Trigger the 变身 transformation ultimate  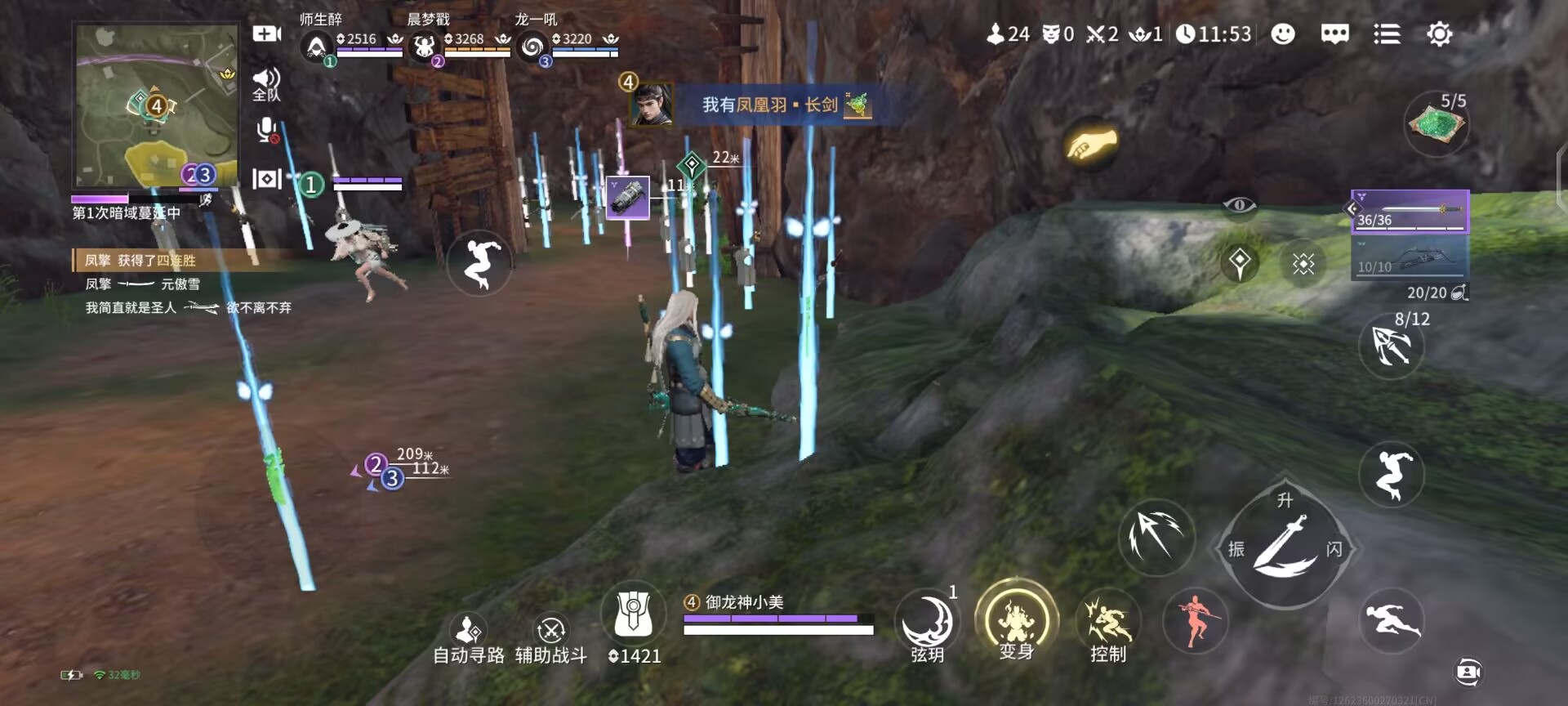point(1016,623)
